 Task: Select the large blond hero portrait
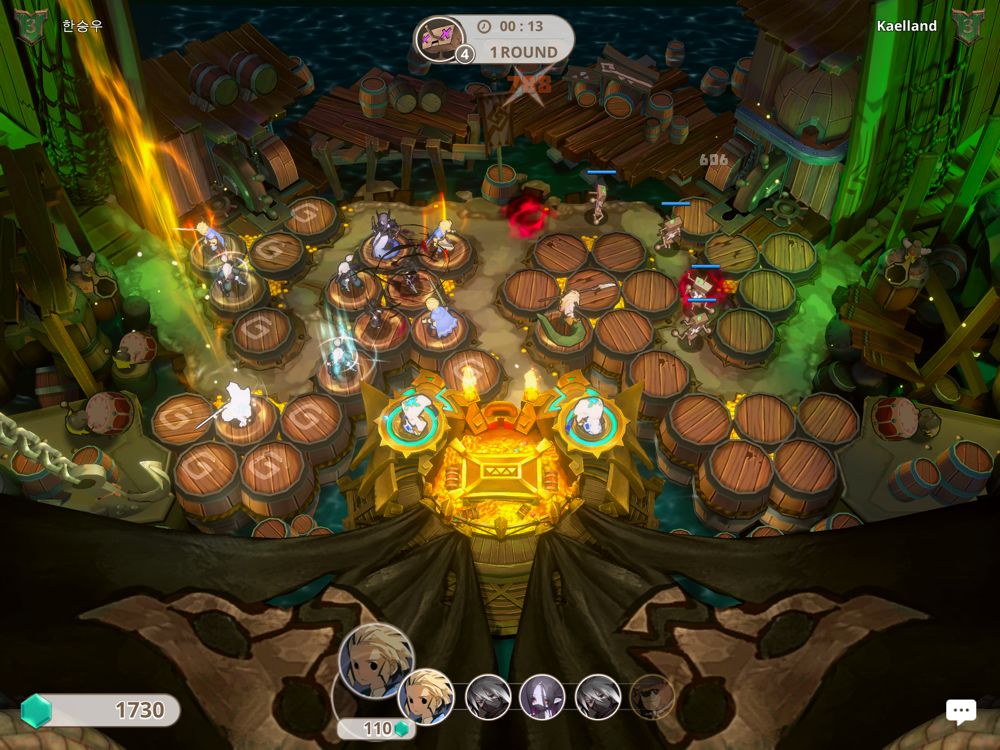[x=375, y=659]
